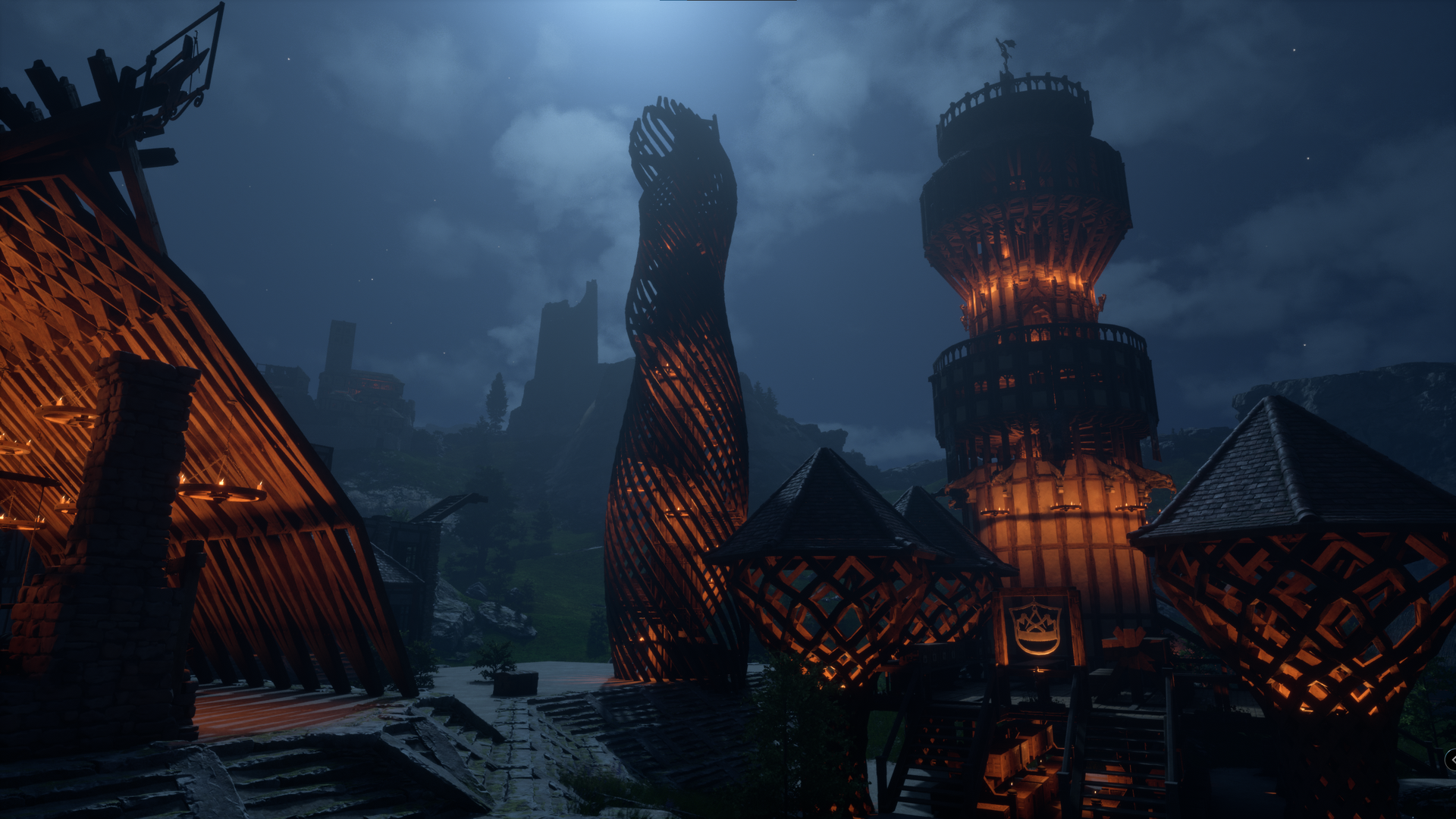This screenshot has width=1456, height=819.
Task: Expand the side panel arrow button
Action: [x=1451, y=759]
